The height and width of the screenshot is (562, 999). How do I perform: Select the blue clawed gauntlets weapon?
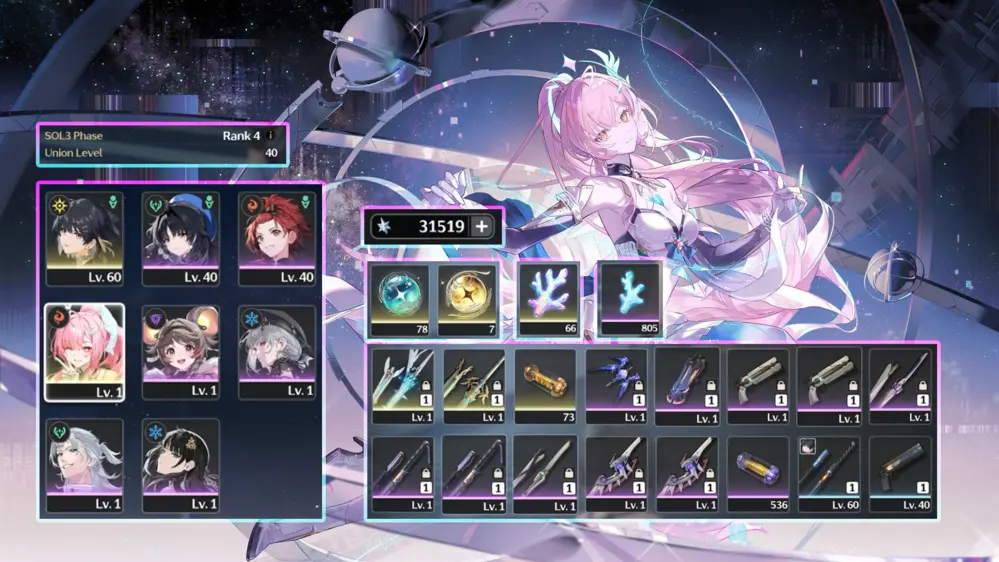point(616,386)
